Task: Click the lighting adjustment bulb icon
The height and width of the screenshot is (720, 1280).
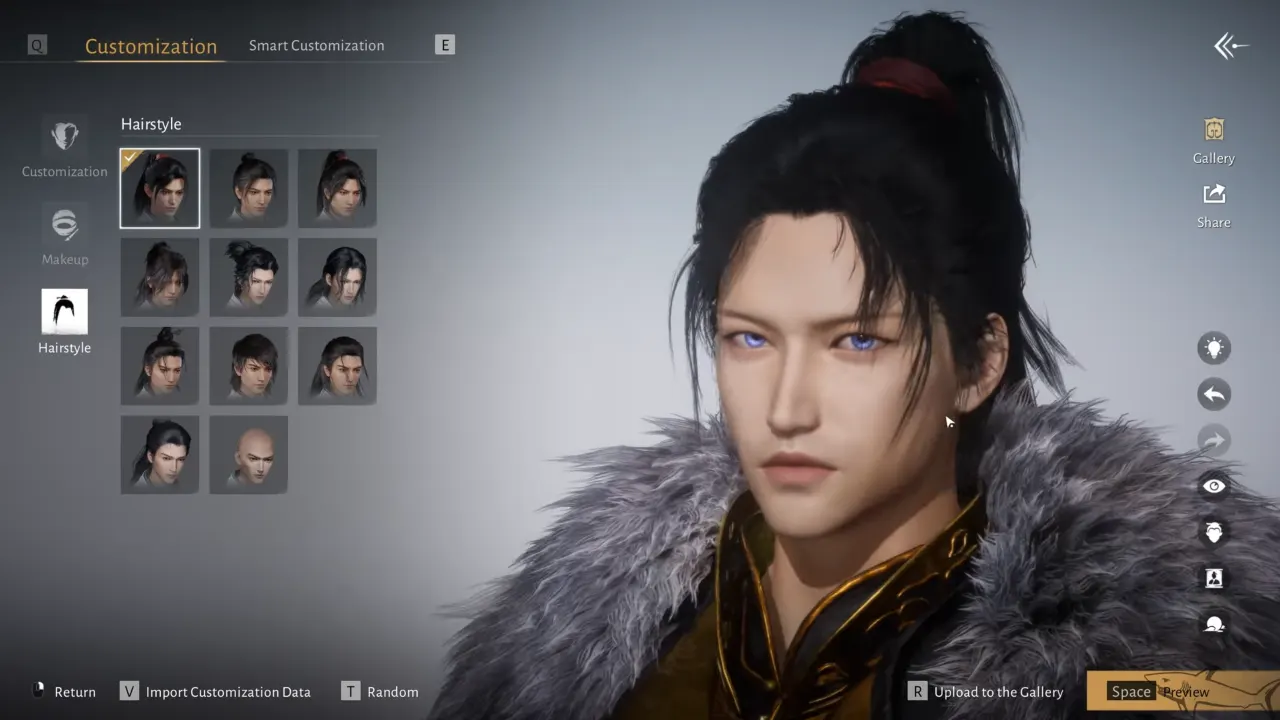Action: click(1214, 347)
